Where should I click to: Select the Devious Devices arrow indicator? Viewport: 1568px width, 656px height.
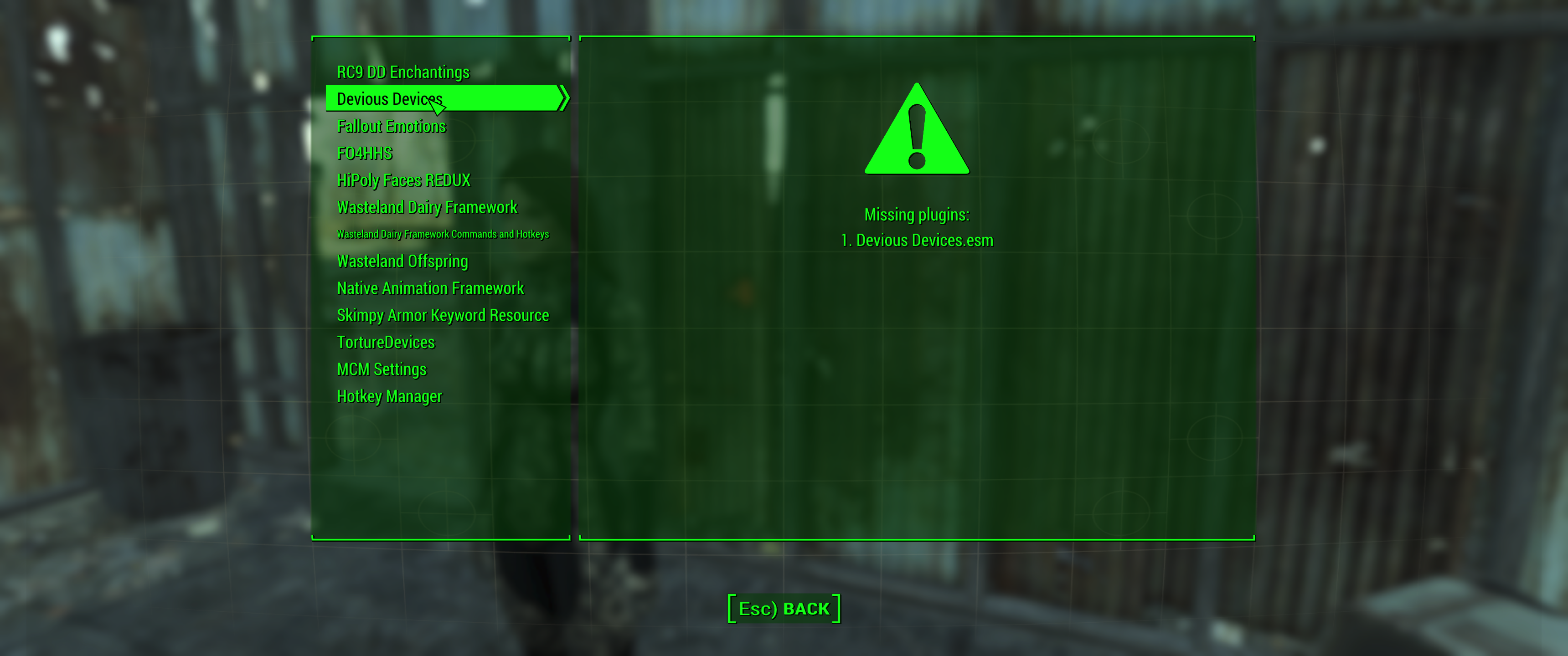[x=563, y=98]
